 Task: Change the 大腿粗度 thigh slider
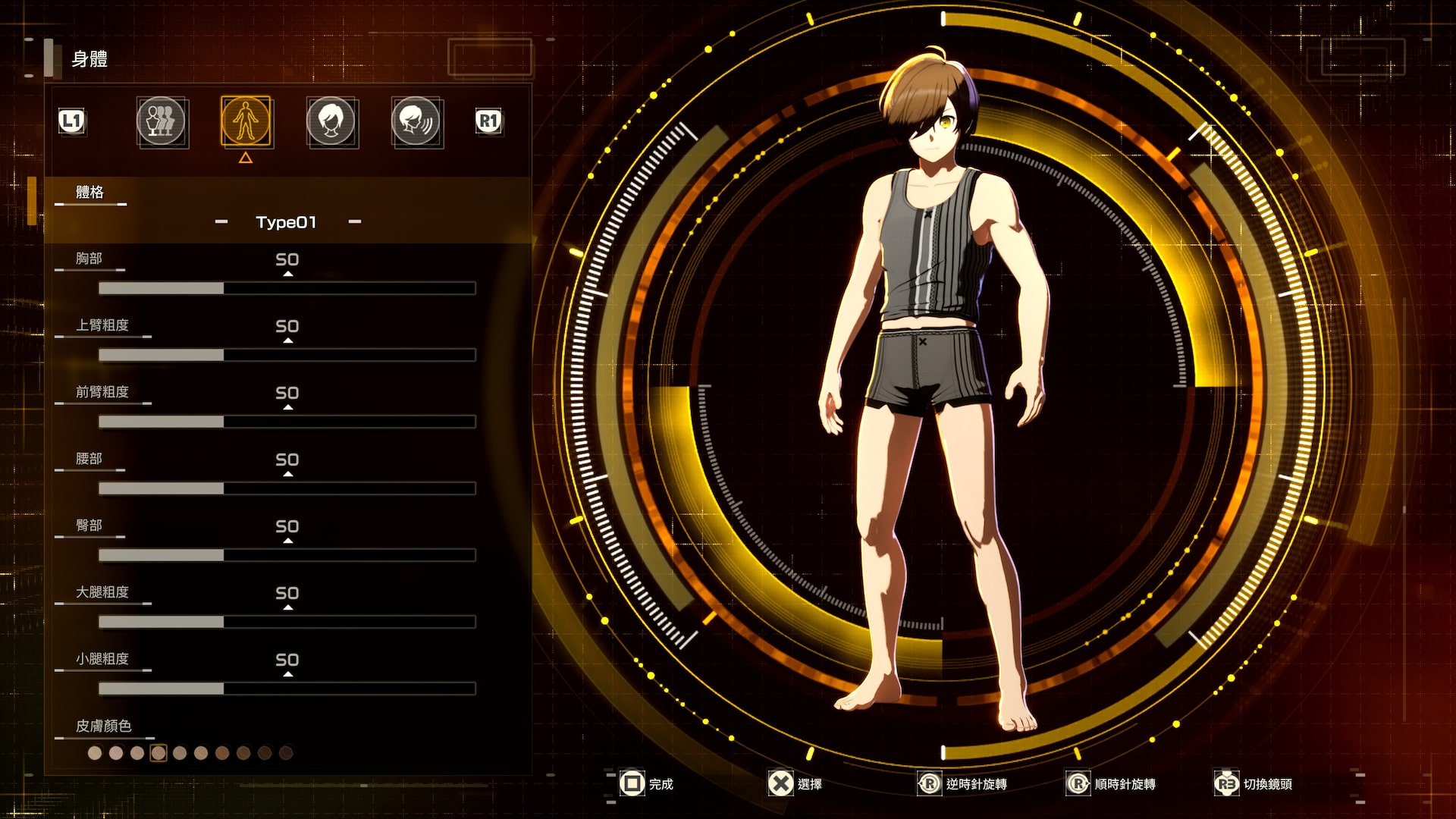(287, 622)
